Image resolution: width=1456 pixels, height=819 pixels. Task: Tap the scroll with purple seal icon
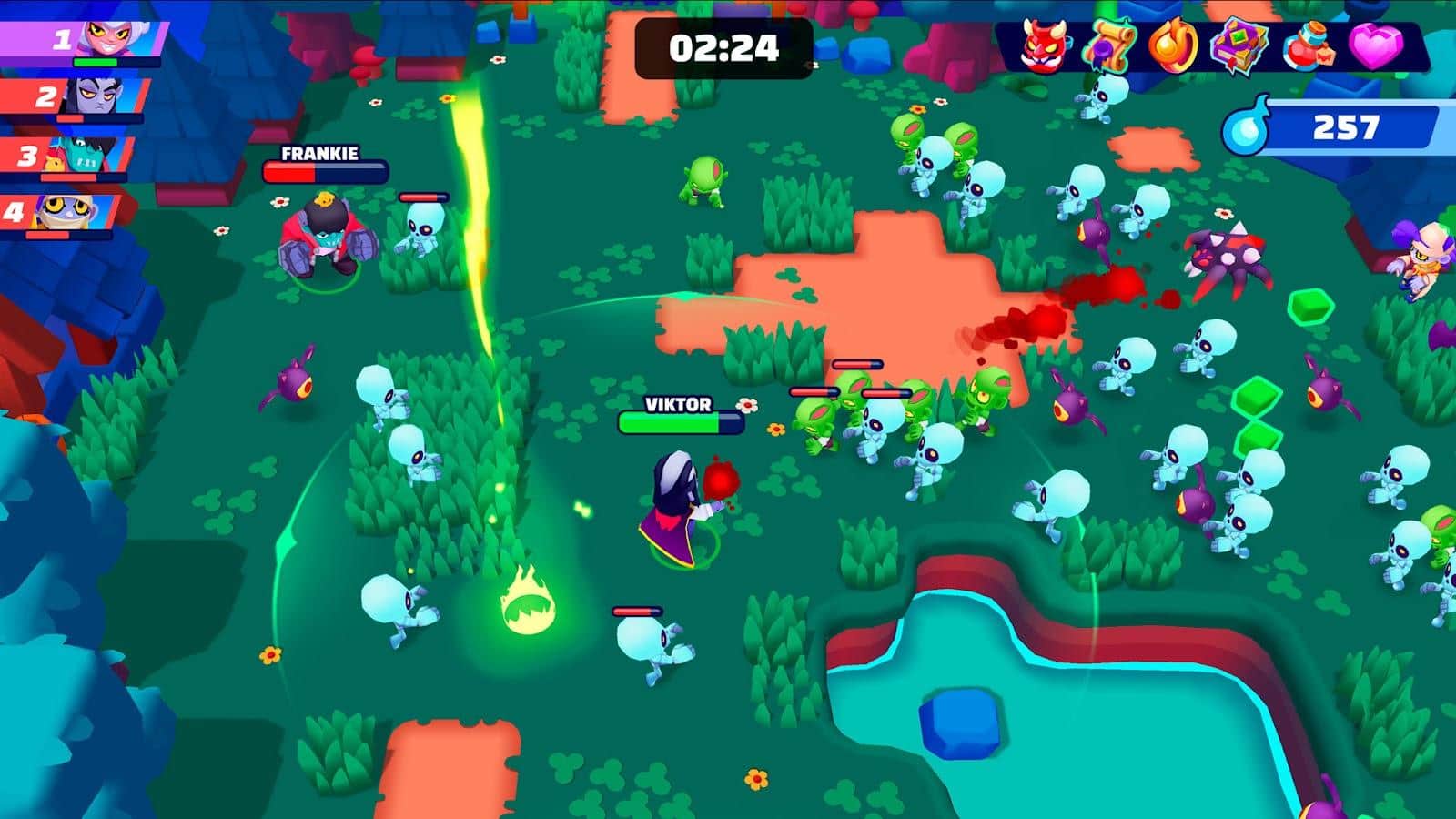[1109, 45]
